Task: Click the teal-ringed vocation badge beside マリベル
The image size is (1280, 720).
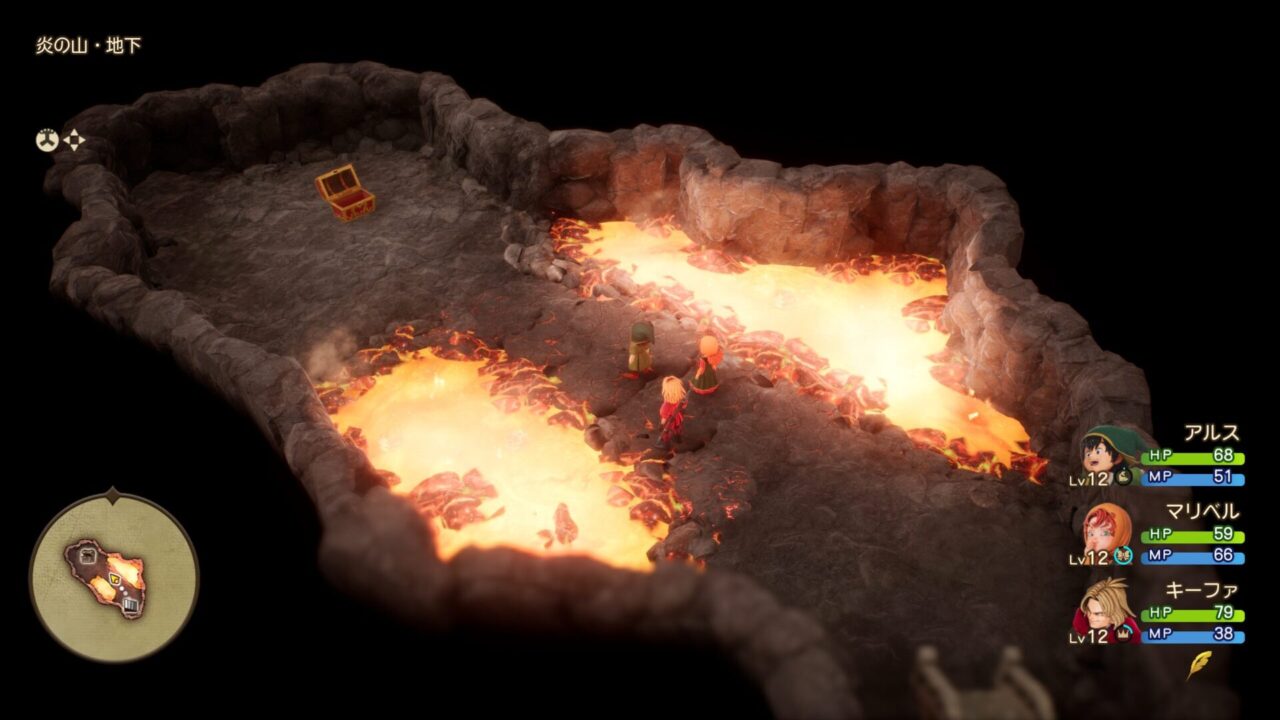Action: pos(1123,556)
